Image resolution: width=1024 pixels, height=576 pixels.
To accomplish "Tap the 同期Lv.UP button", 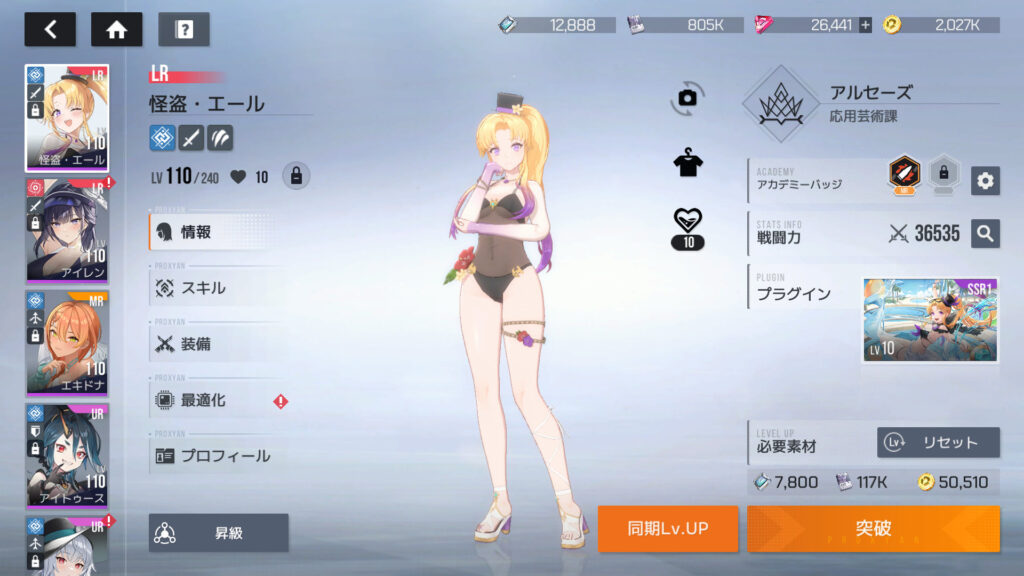I will (x=668, y=528).
